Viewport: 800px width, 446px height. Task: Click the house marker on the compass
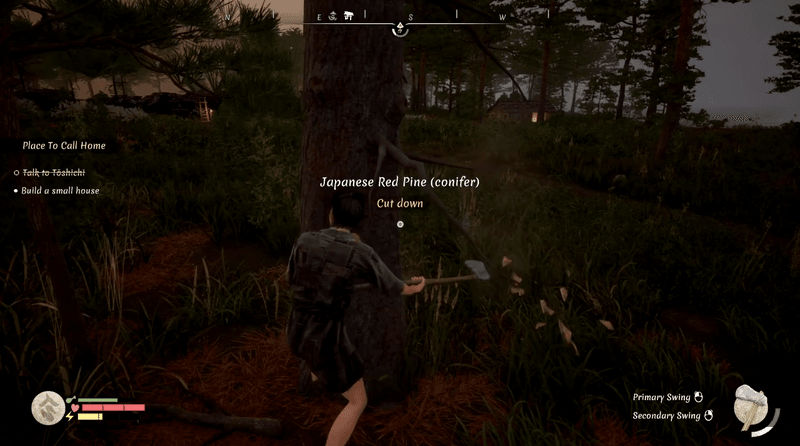349,16
